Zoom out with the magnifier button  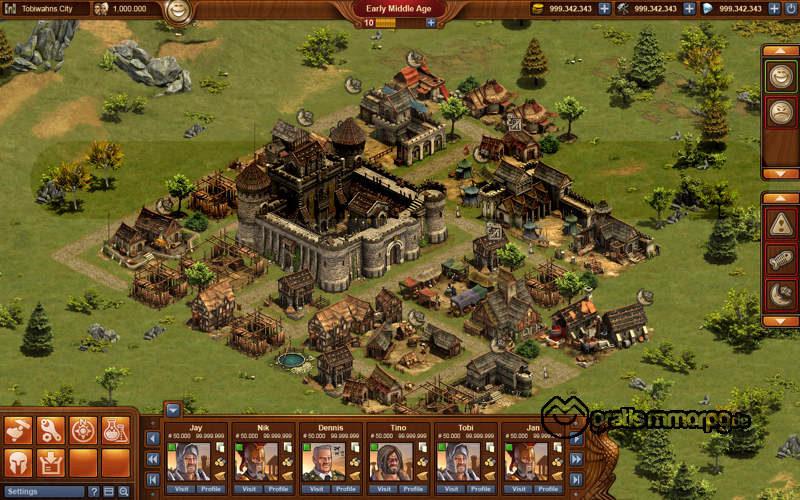[123, 492]
